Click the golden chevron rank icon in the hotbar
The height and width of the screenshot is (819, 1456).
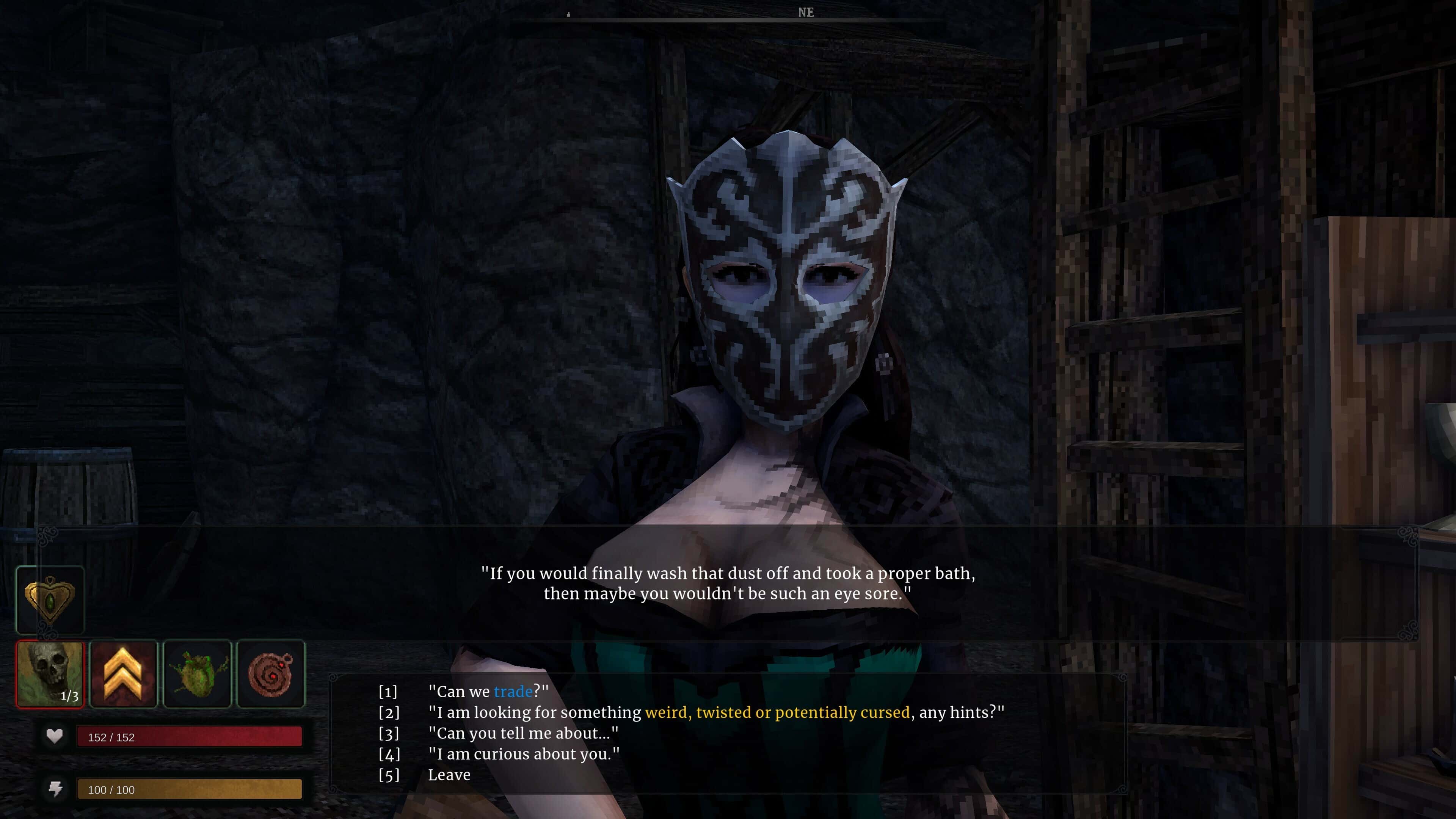click(123, 674)
